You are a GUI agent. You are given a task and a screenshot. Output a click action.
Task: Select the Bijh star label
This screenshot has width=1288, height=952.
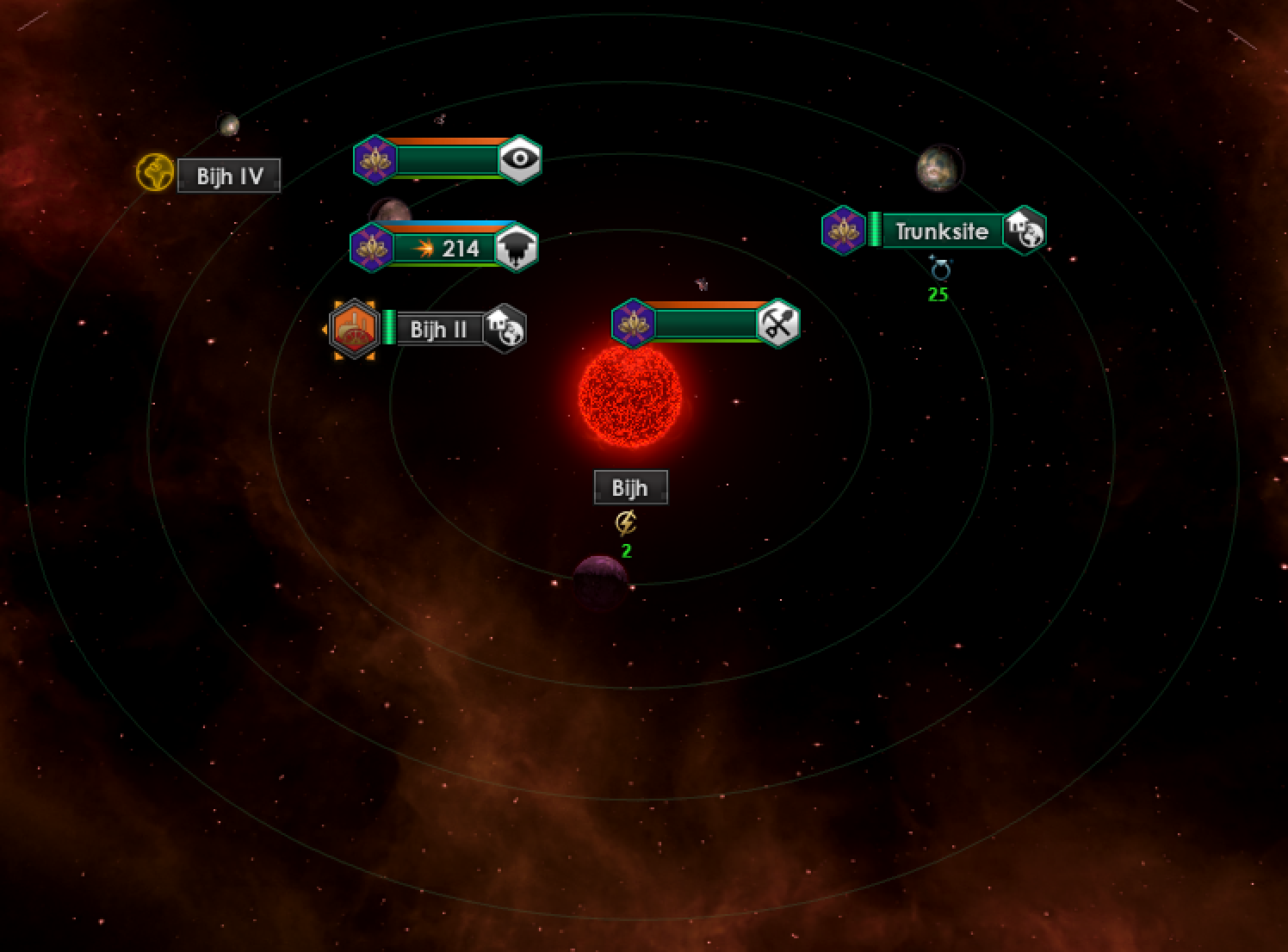point(630,487)
